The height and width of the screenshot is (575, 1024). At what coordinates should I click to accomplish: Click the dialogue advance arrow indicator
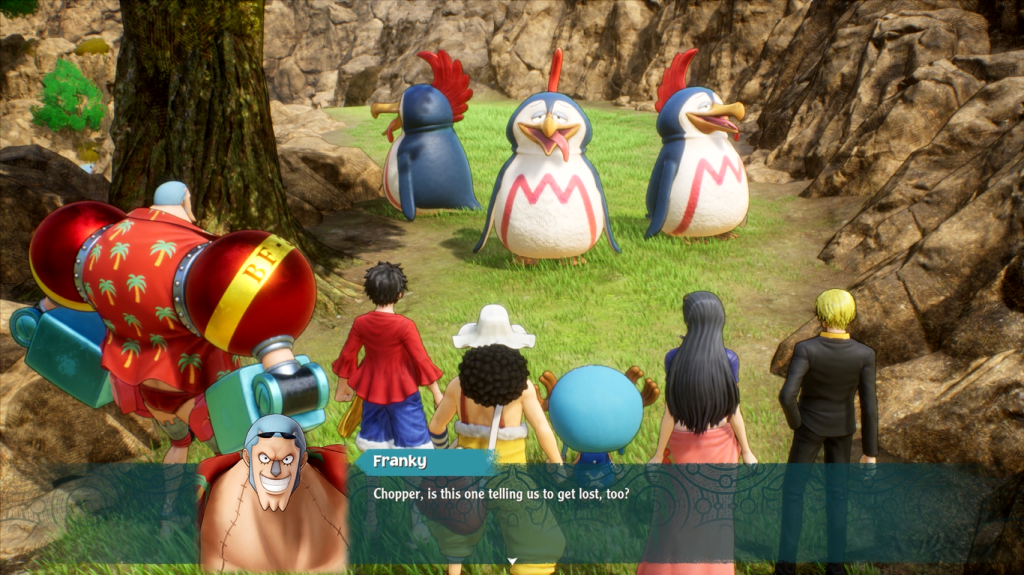tap(512, 561)
